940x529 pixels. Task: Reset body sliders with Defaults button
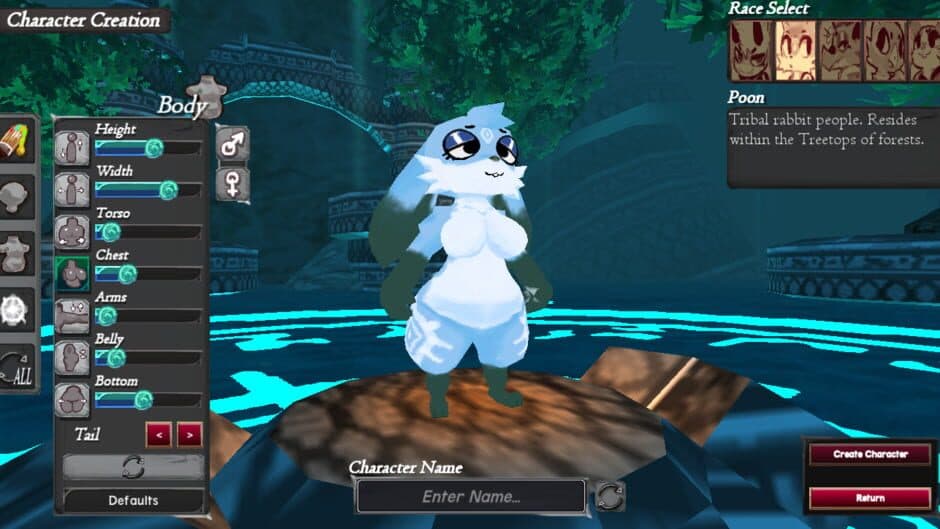(x=134, y=500)
